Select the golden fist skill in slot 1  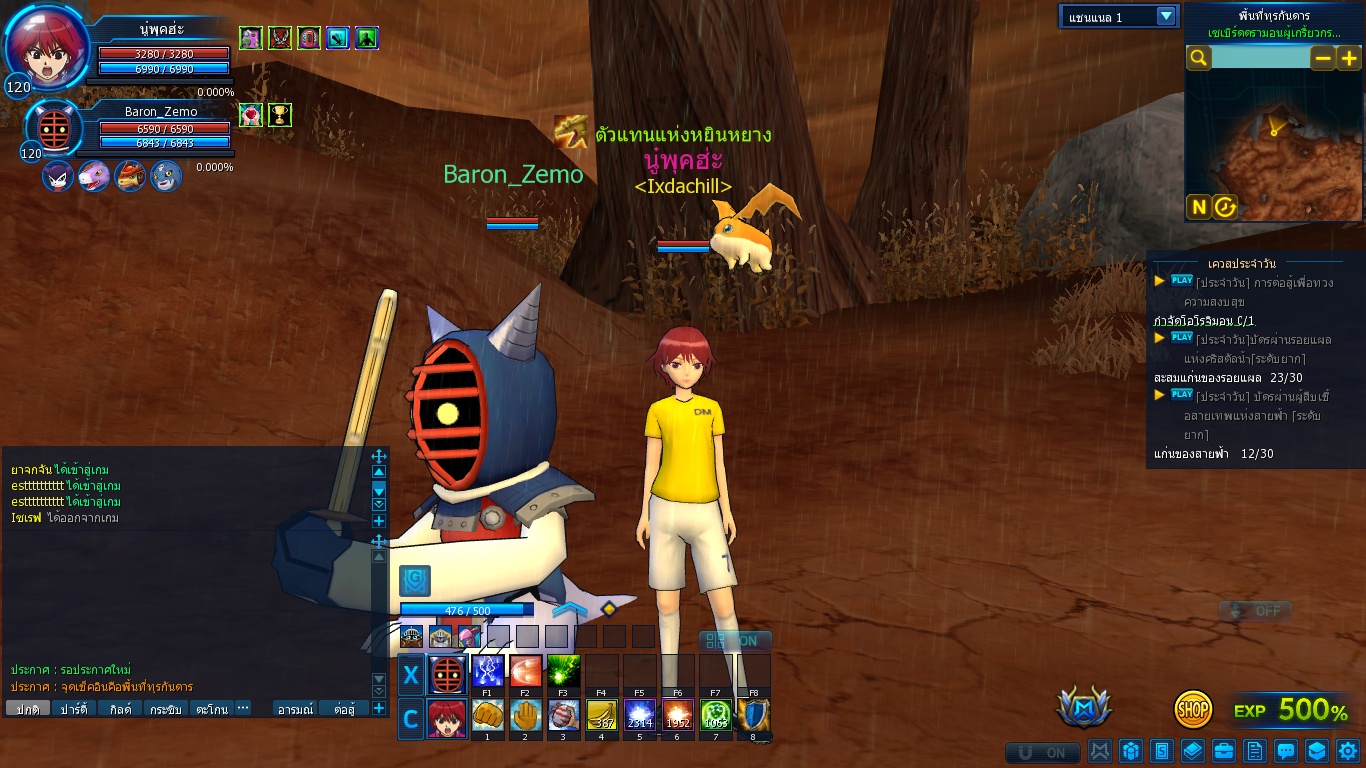point(487,716)
